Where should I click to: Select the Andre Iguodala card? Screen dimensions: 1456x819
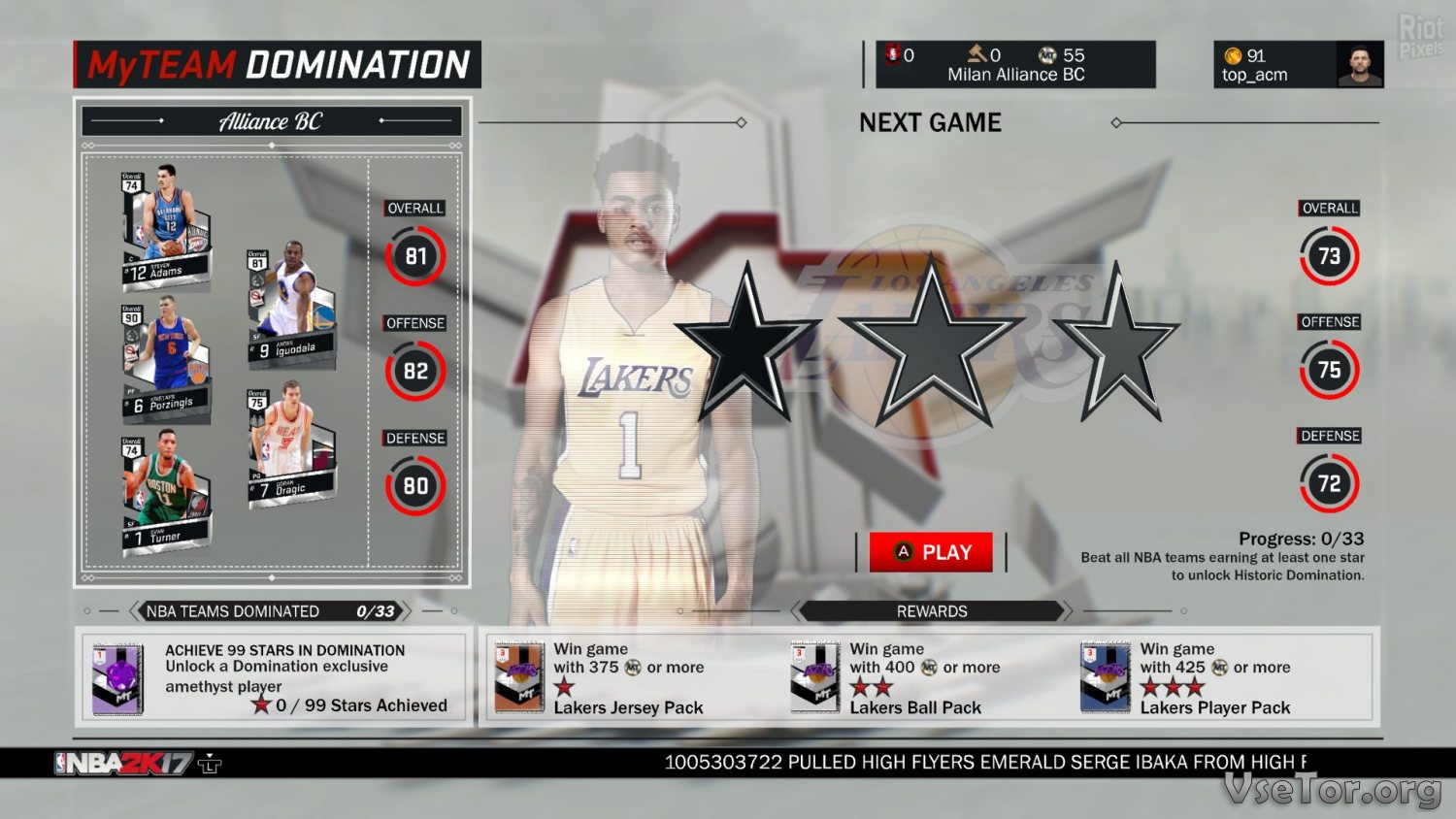click(291, 307)
